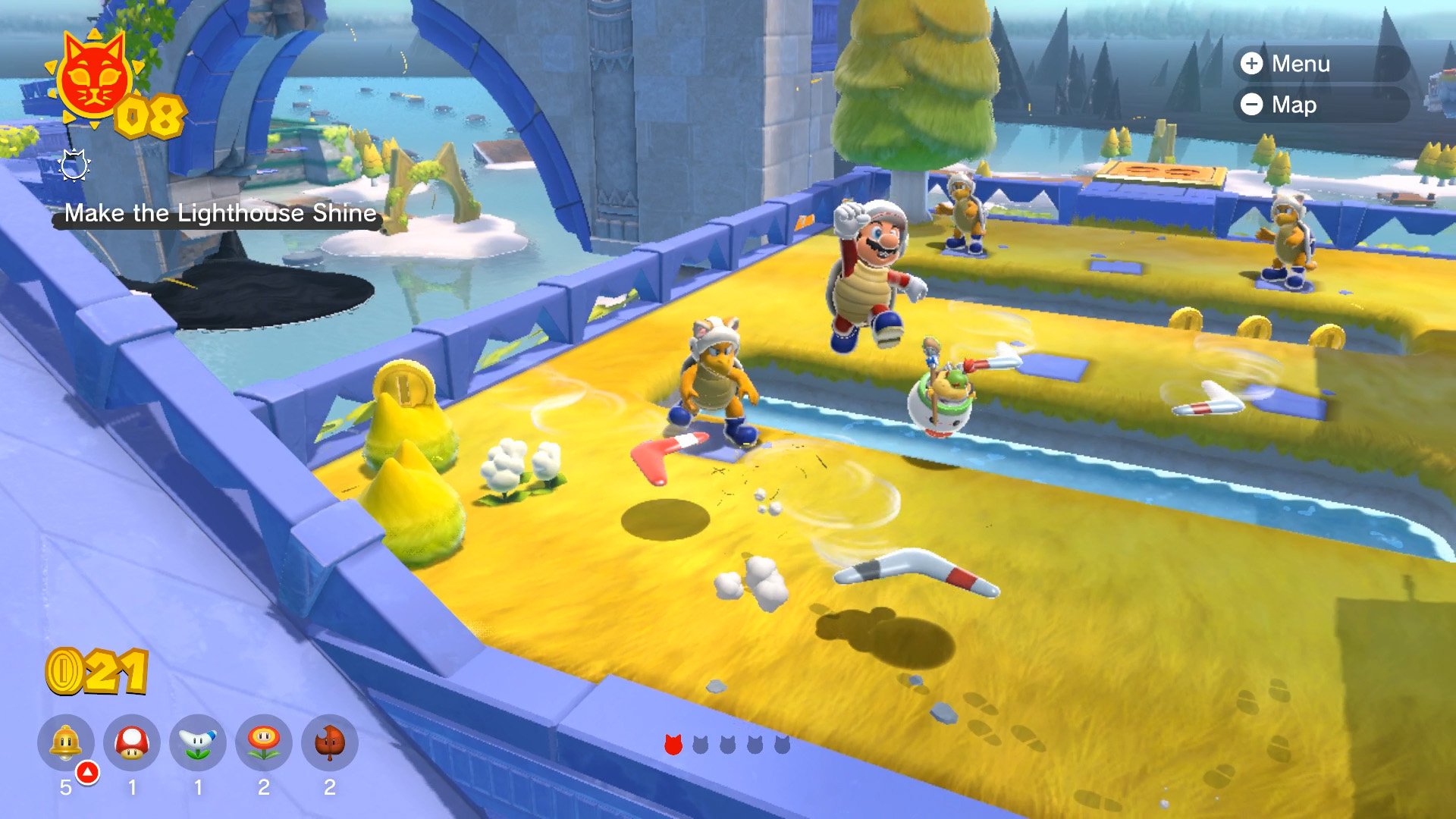Click the Make the Lighthouse Shine objective

click(x=220, y=214)
